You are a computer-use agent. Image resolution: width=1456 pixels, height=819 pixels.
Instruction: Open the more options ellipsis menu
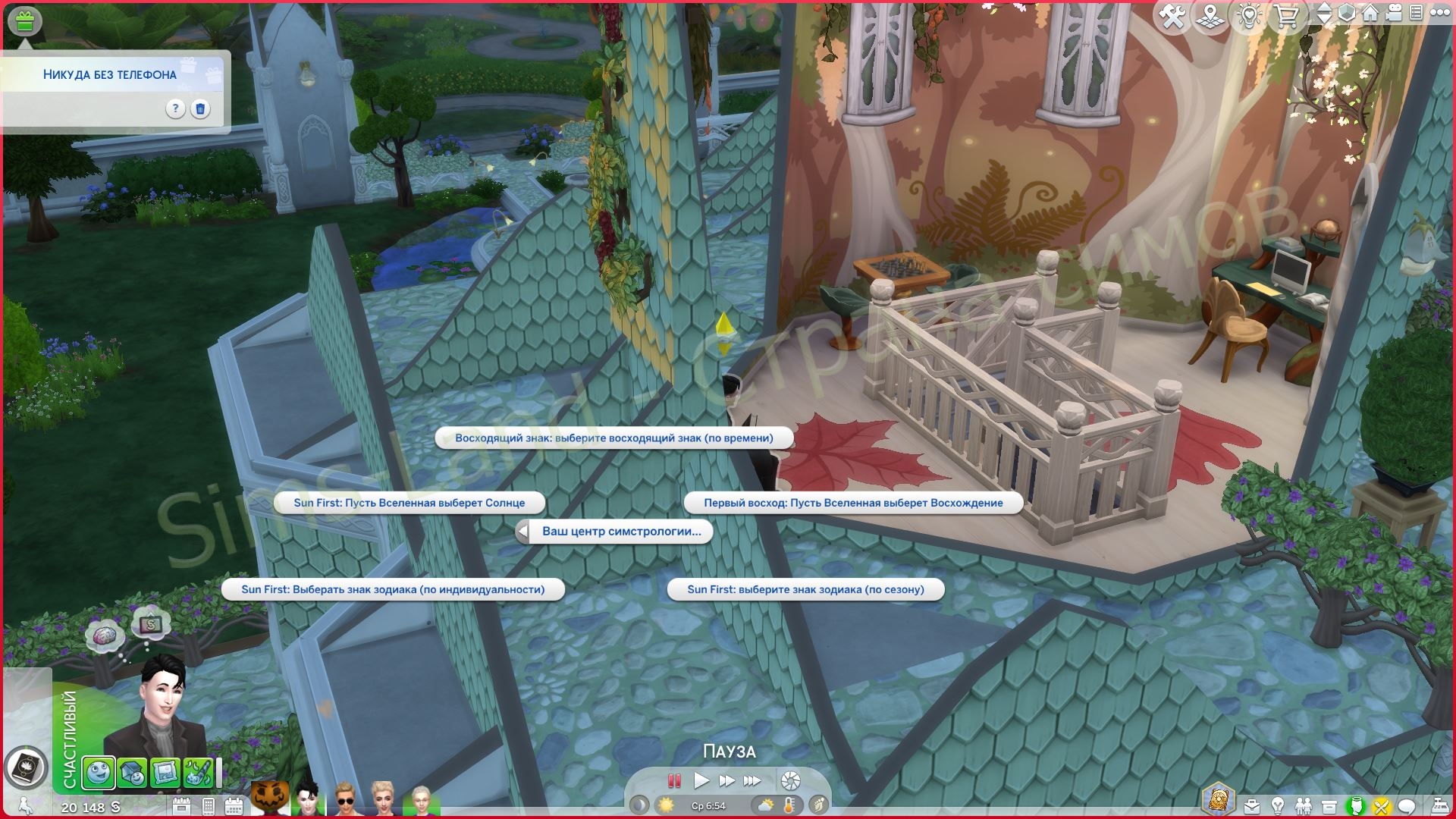(1439, 13)
